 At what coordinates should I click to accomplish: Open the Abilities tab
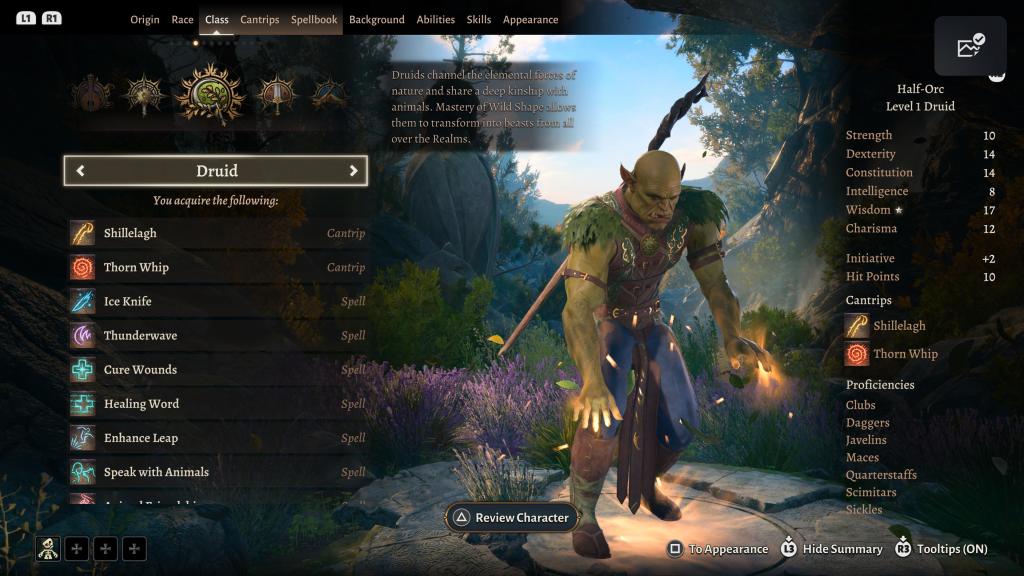436,20
